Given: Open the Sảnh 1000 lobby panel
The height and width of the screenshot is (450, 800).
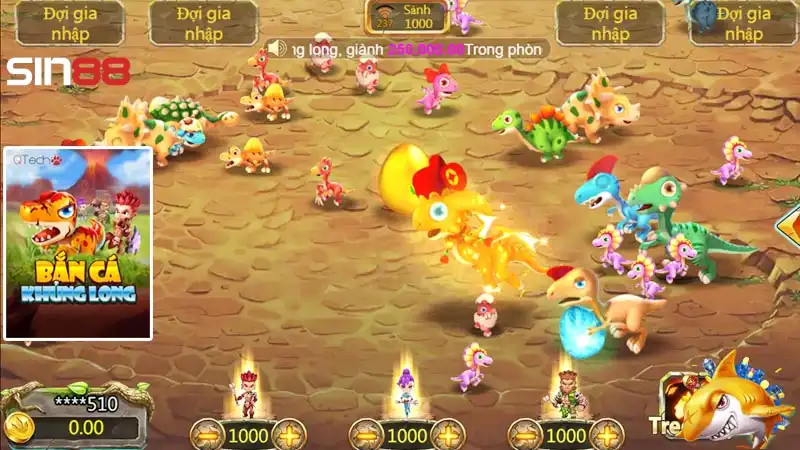Looking at the screenshot, I should coord(405,17).
